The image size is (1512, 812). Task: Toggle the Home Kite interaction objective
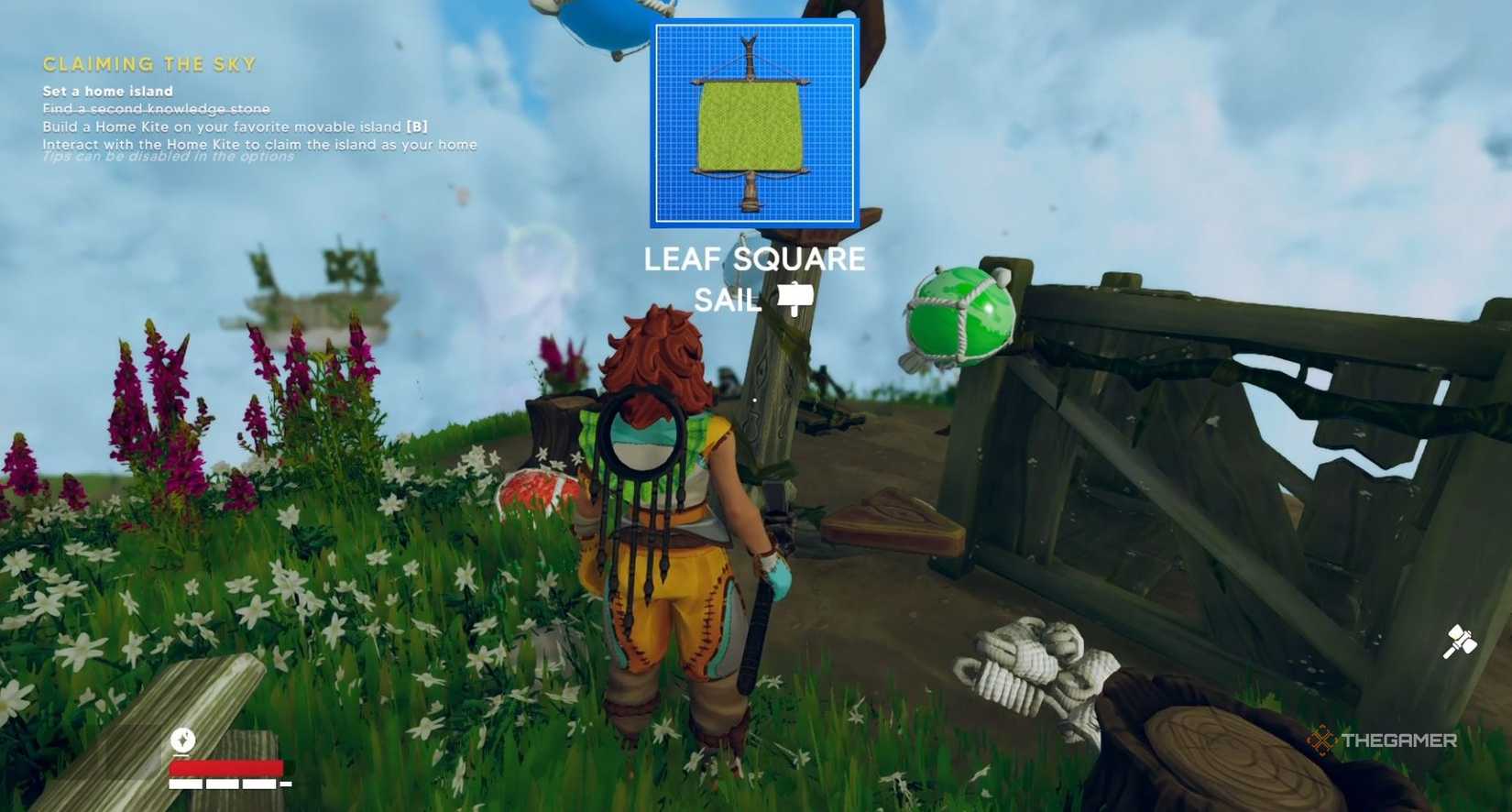pyautogui.click(x=257, y=144)
